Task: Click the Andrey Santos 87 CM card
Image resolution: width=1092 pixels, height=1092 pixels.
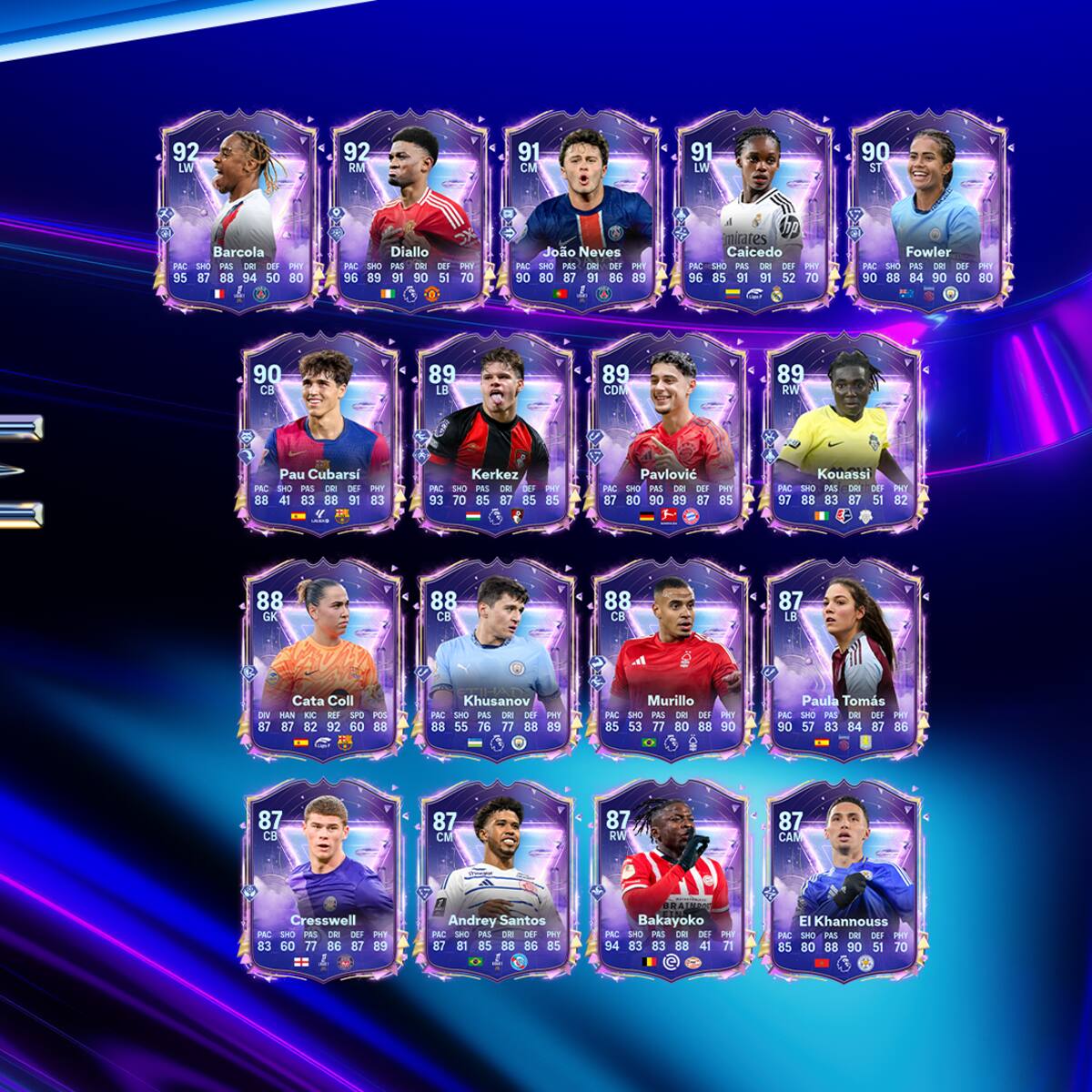Action: pyautogui.click(x=496, y=880)
